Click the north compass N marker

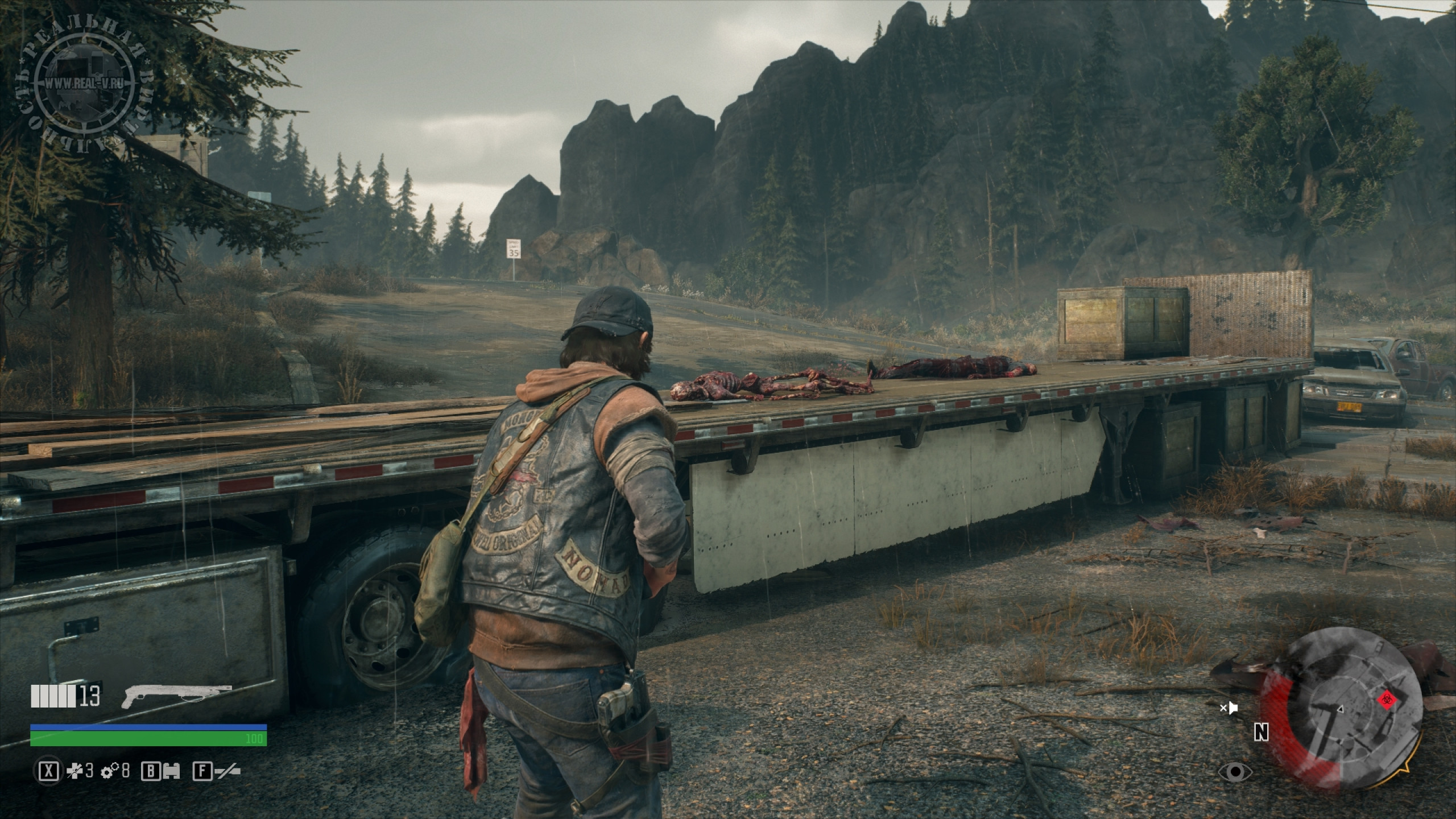pyautogui.click(x=1261, y=733)
